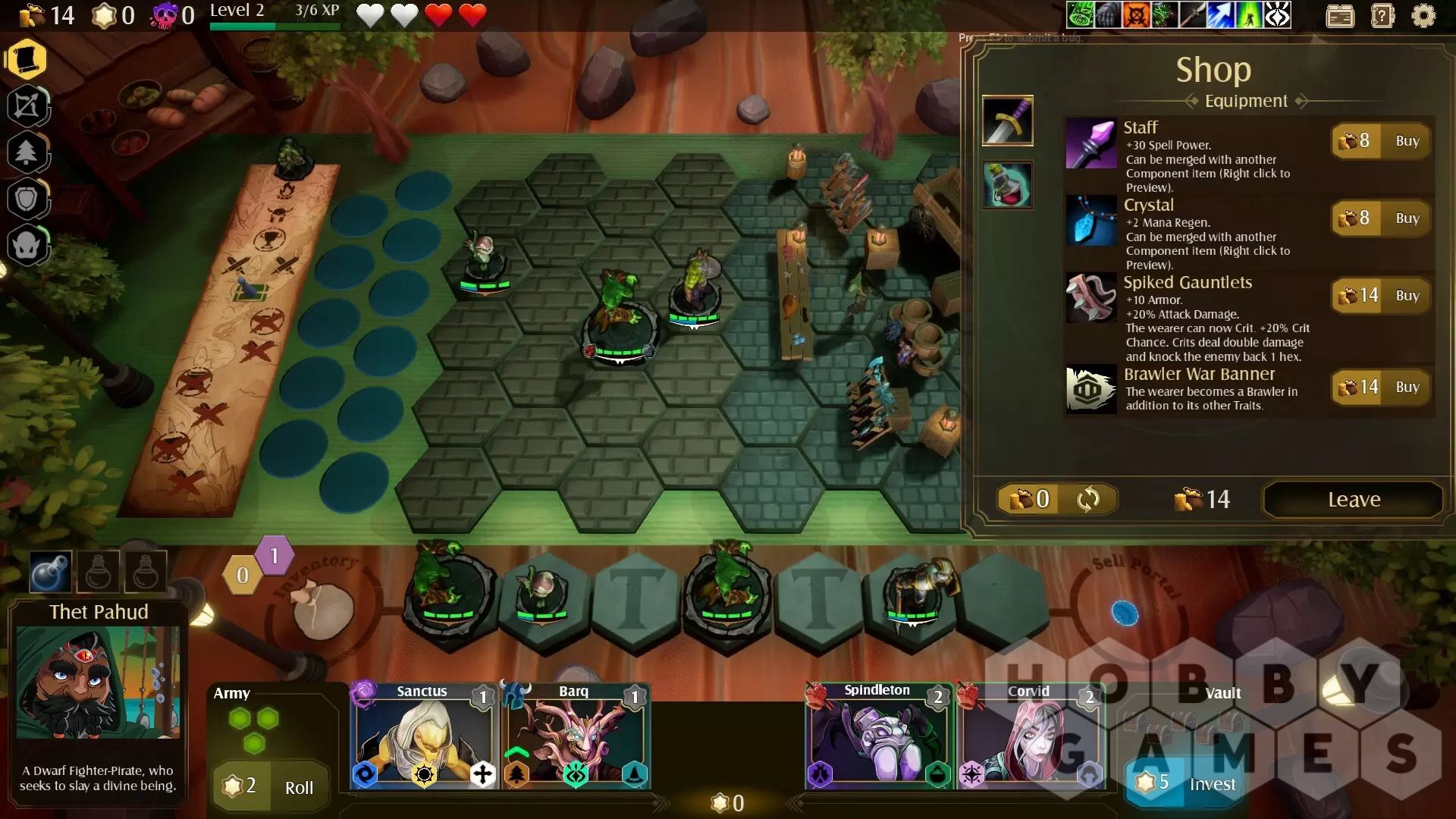
Task: Open the help question mark book
Action: click(x=1382, y=16)
